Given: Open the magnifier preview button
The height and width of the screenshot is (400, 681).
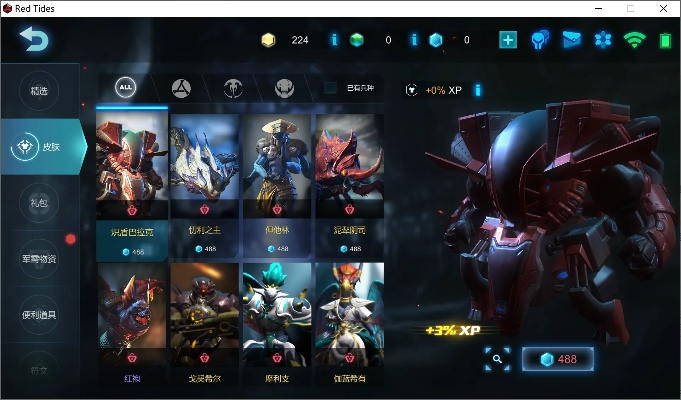Looking at the screenshot, I should (x=497, y=359).
